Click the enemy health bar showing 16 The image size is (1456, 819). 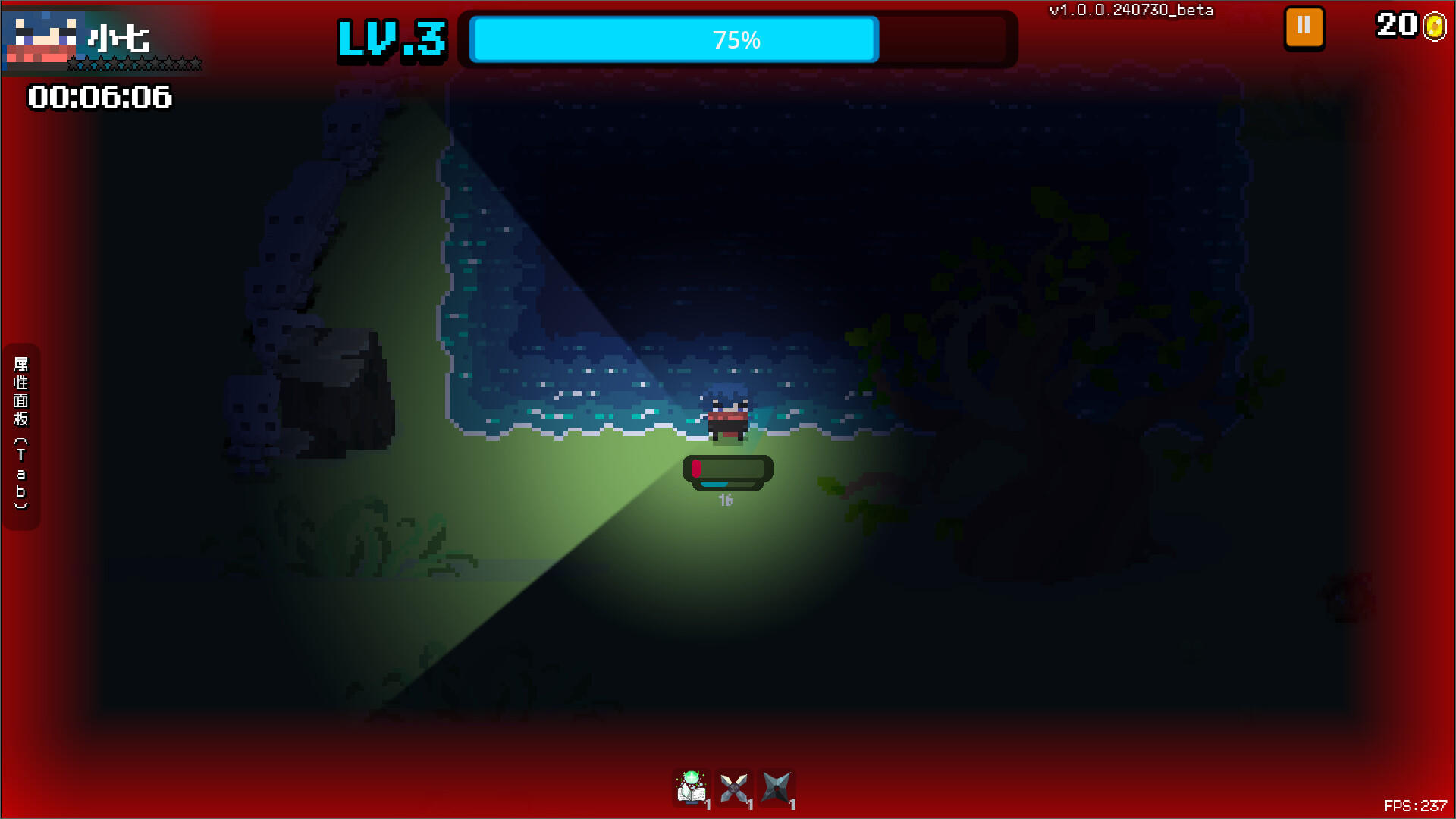[x=726, y=472]
